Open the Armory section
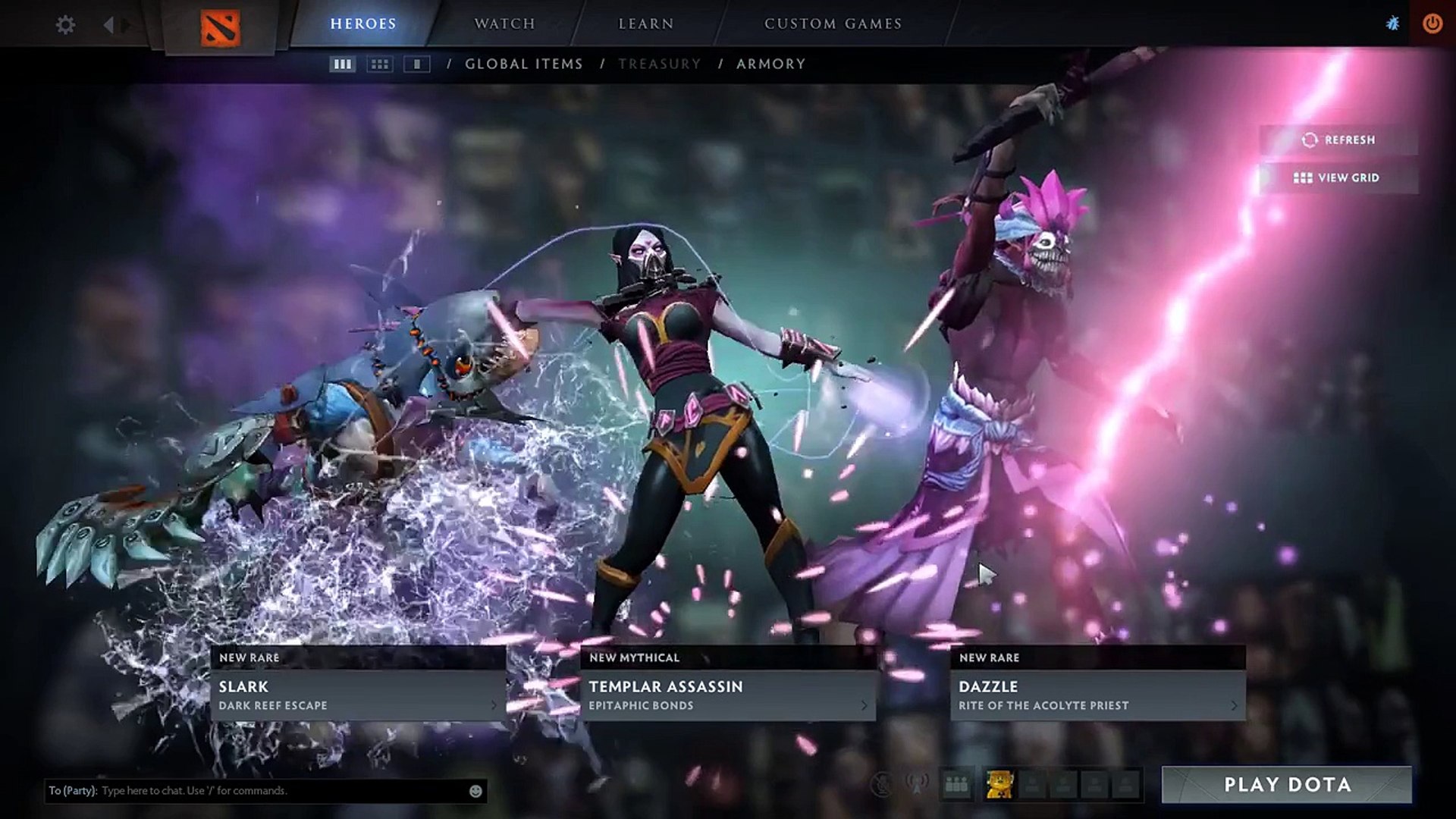Viewport: 1456px width, 819px height. (771, 64)
